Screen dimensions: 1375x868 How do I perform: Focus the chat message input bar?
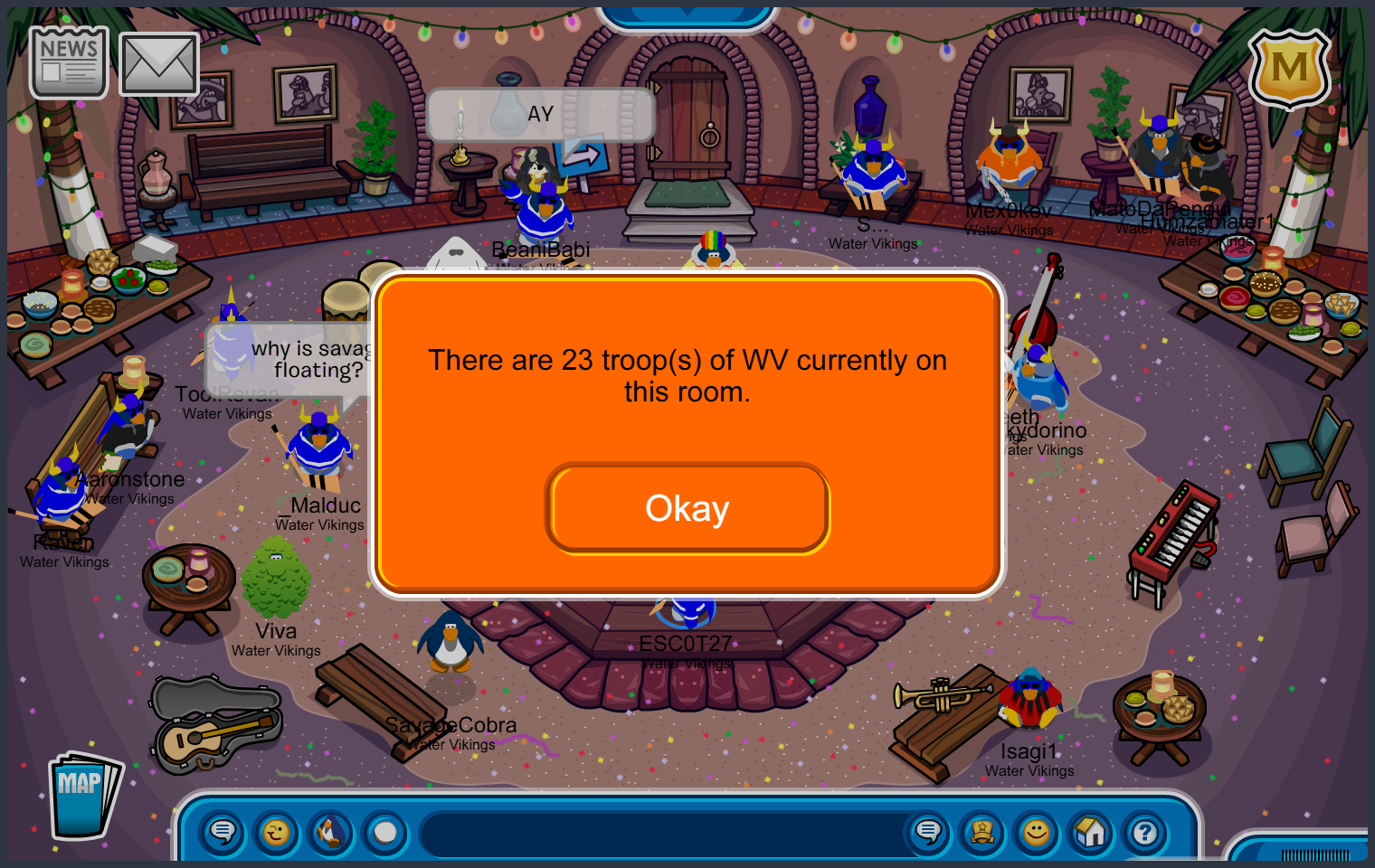[665, 834]
